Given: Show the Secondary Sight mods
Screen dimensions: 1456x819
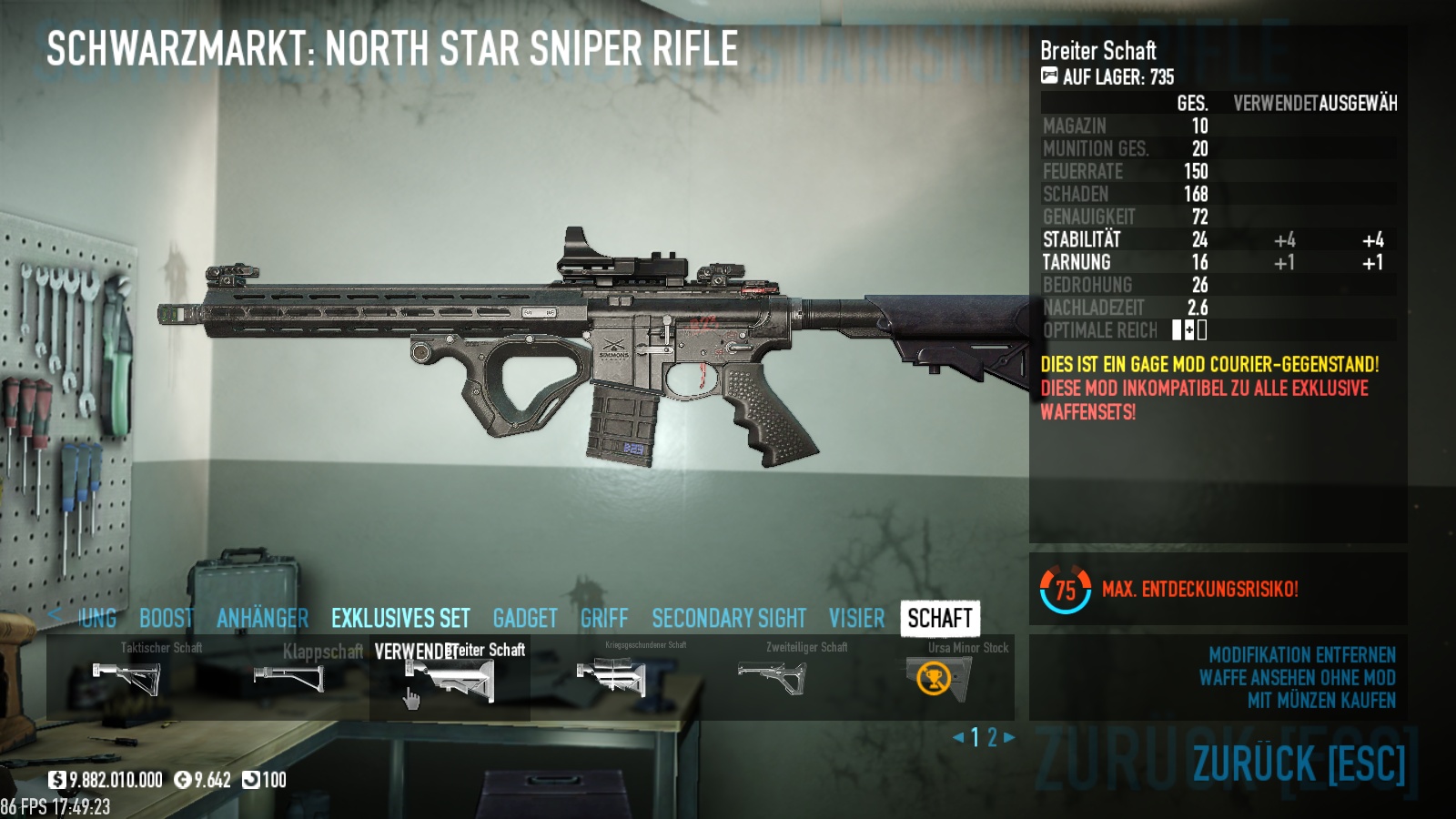Looking at the screenshot, I should (729, 619).
